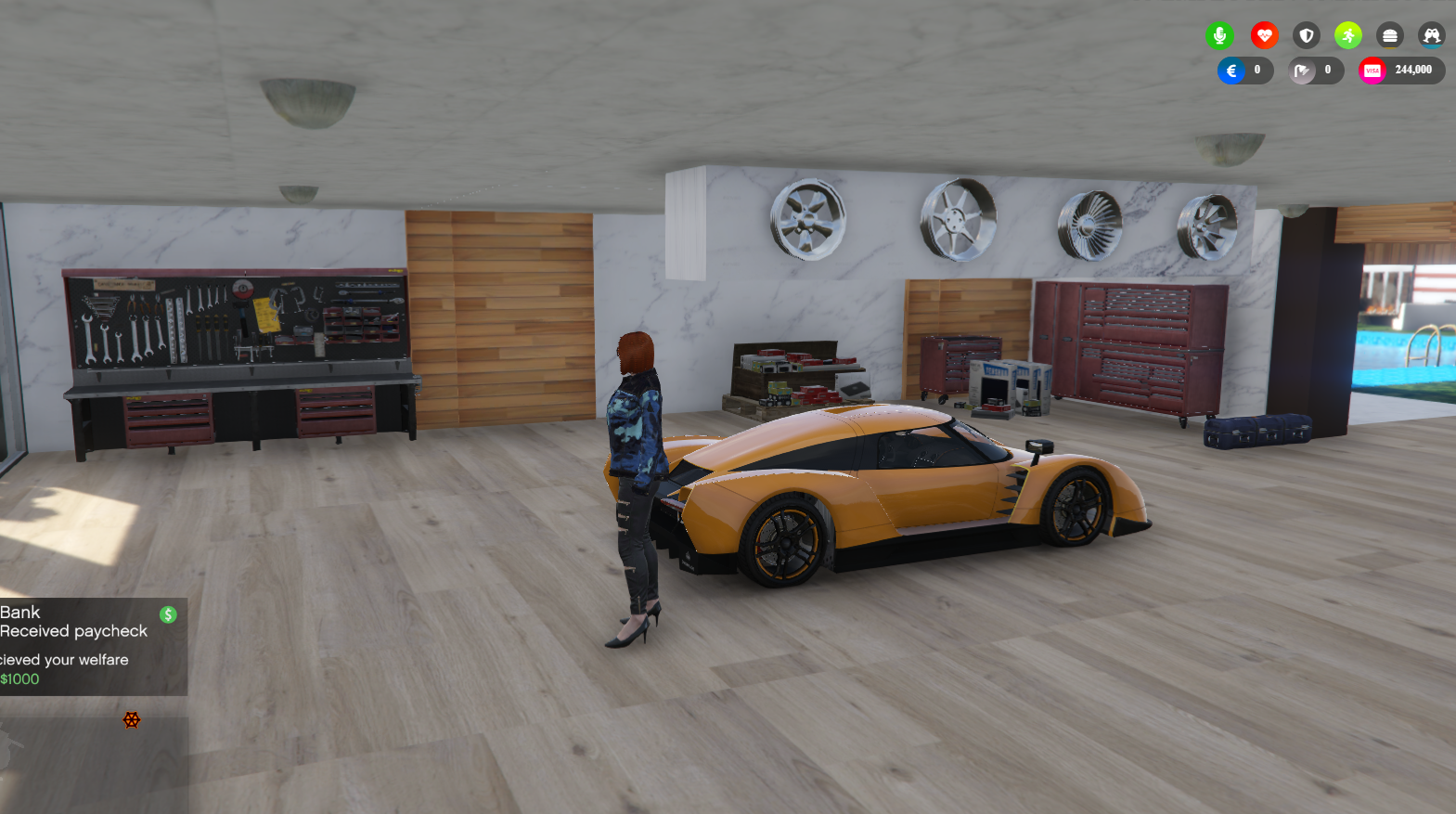1456x814 pixels.
Task: Click the 244,000 bank balance display
Action: 1411,70
